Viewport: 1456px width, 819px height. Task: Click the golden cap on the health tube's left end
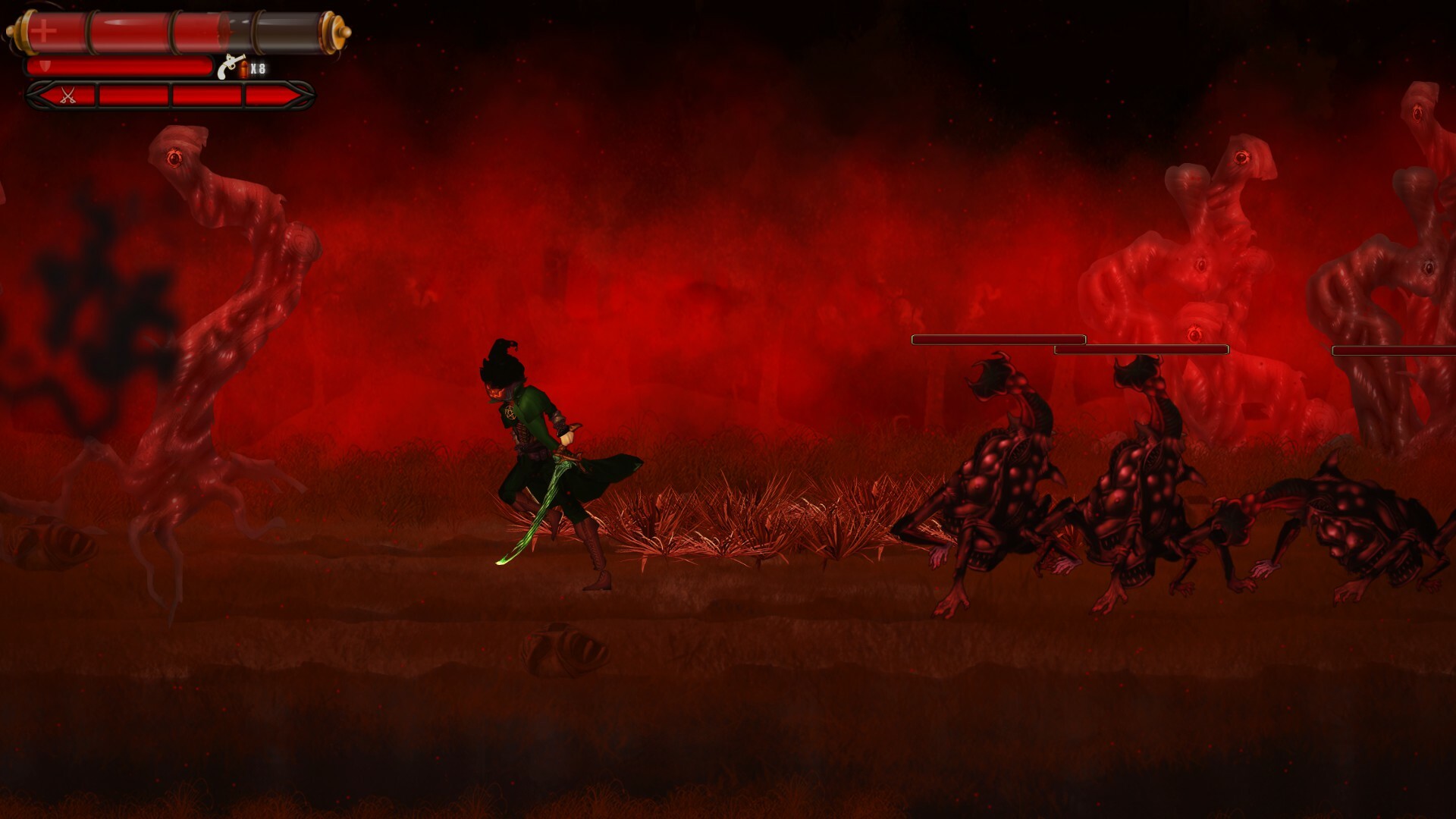click(24, 33)
